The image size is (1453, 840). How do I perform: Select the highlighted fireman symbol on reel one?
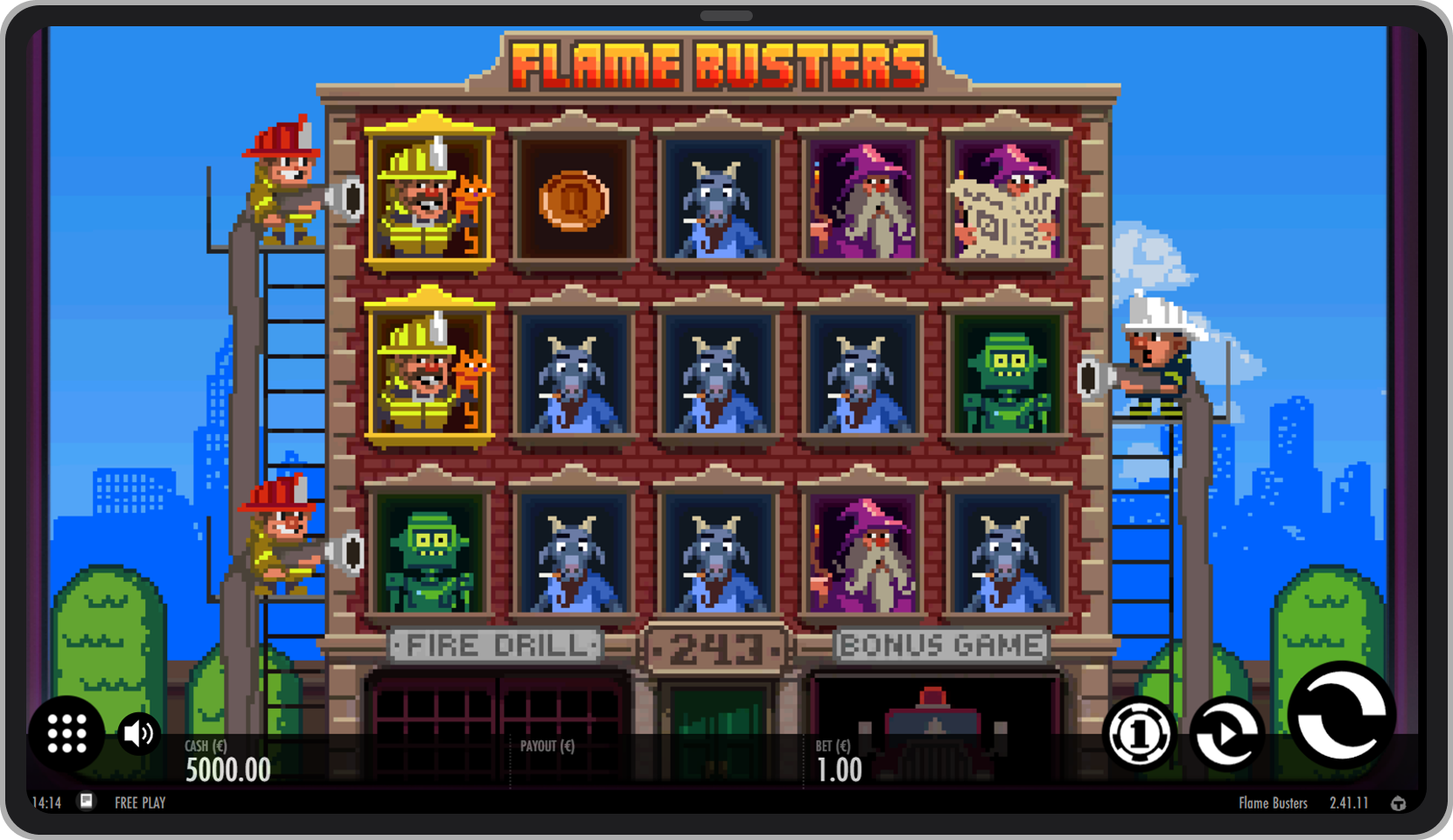click(x=431, y=197)
